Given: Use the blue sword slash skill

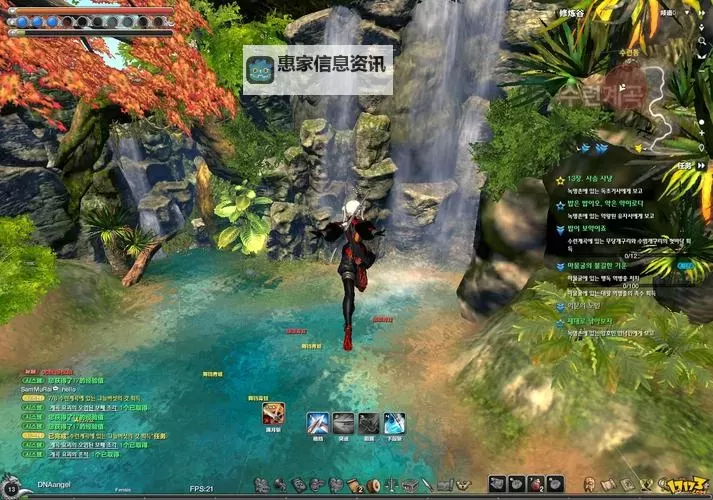Looking at the screenshot, I should tap(318, 423).
